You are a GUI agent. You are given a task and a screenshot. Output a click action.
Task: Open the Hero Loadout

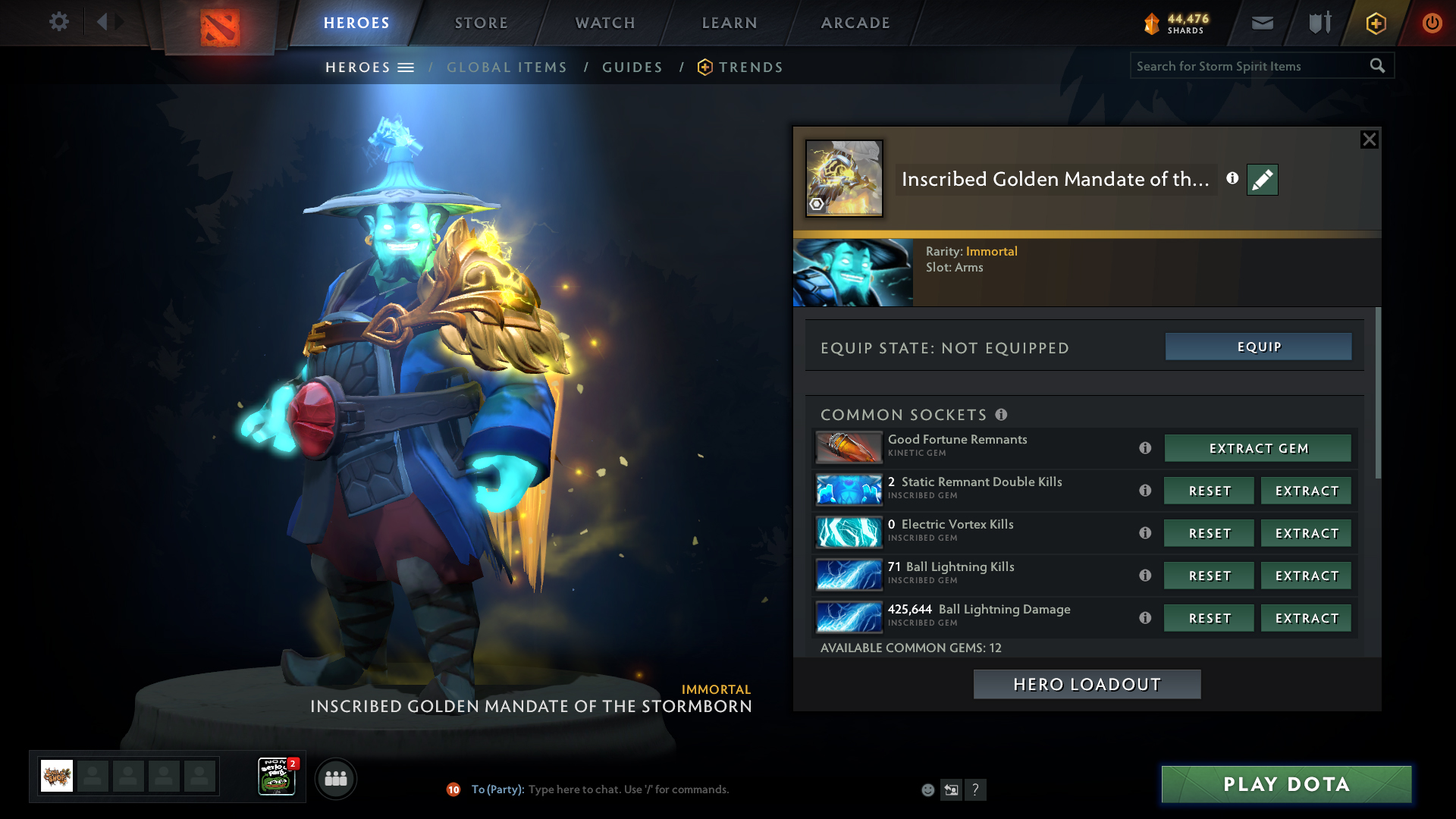coord(1087,684)
